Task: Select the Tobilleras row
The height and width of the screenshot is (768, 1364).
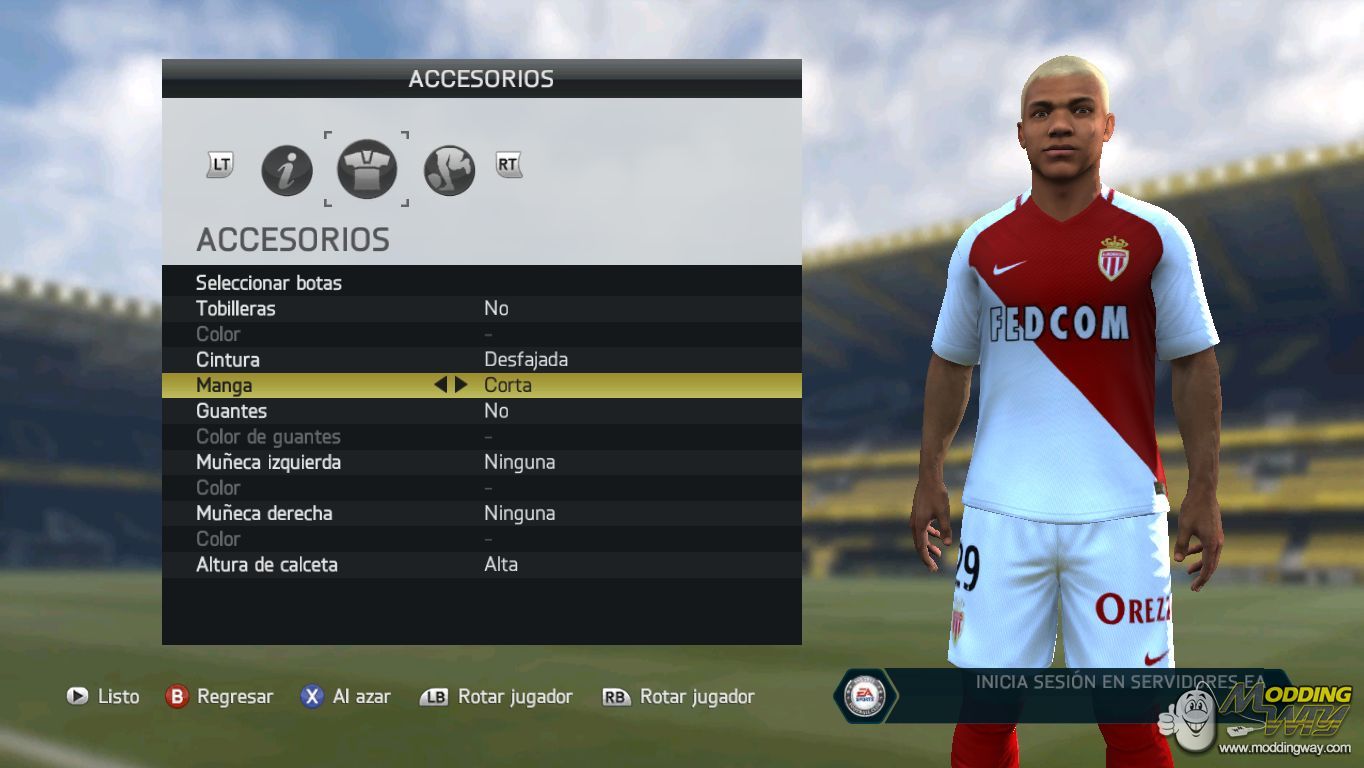Action: pyautogui.click(x=236, y=309)
